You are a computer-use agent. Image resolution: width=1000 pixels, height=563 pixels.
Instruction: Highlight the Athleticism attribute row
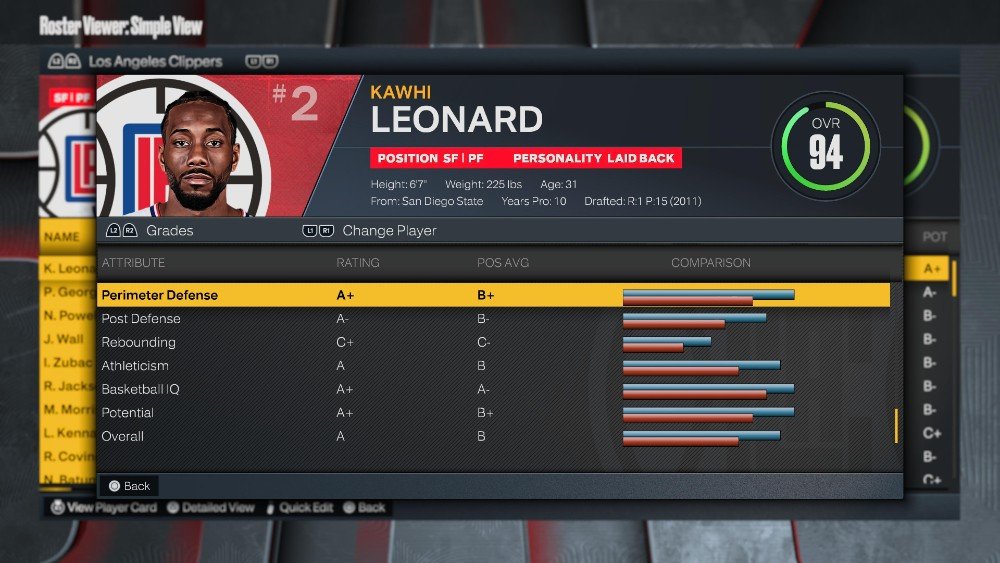point(495,366)
